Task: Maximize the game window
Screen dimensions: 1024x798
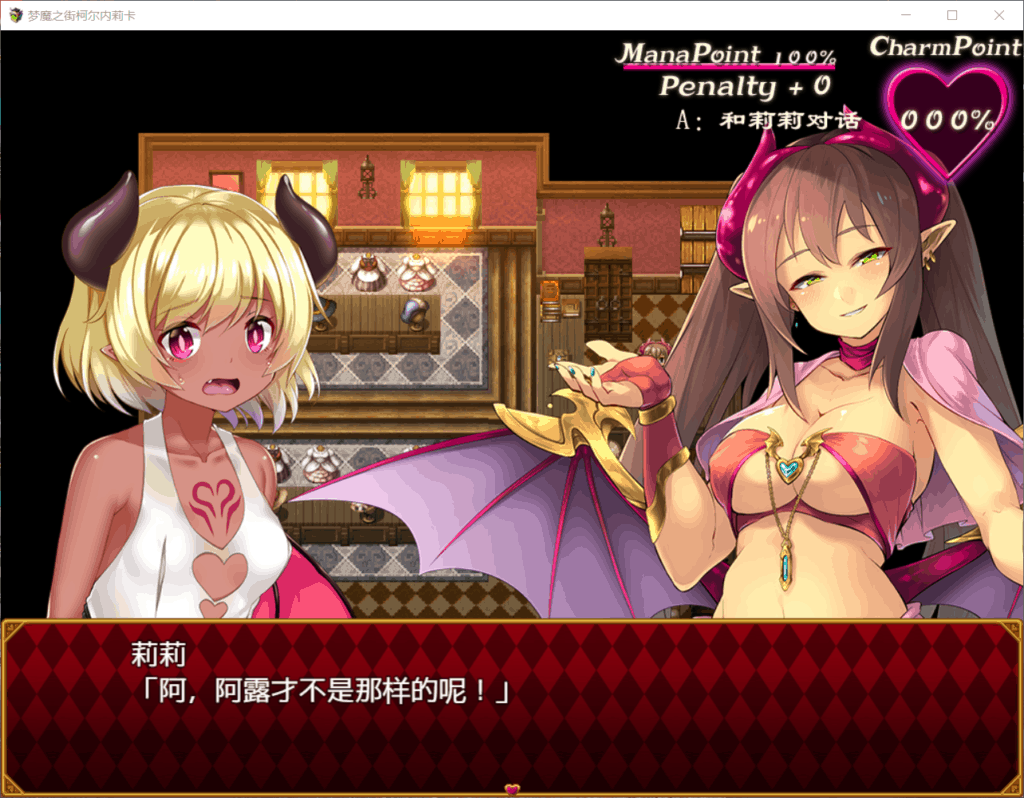Action: (951, 15)
